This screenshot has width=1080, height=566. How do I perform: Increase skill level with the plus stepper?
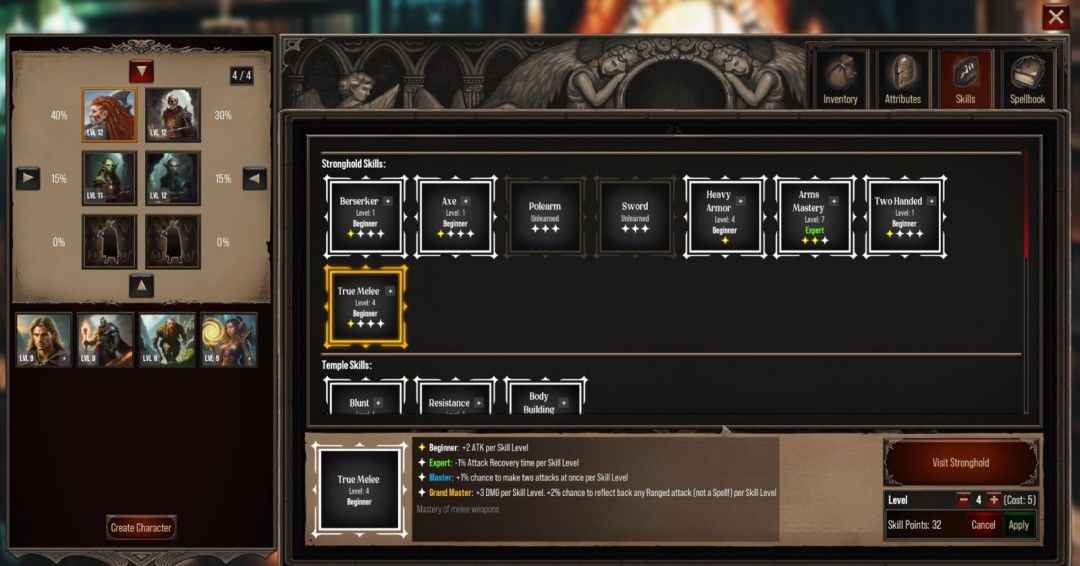coord(994,500)
